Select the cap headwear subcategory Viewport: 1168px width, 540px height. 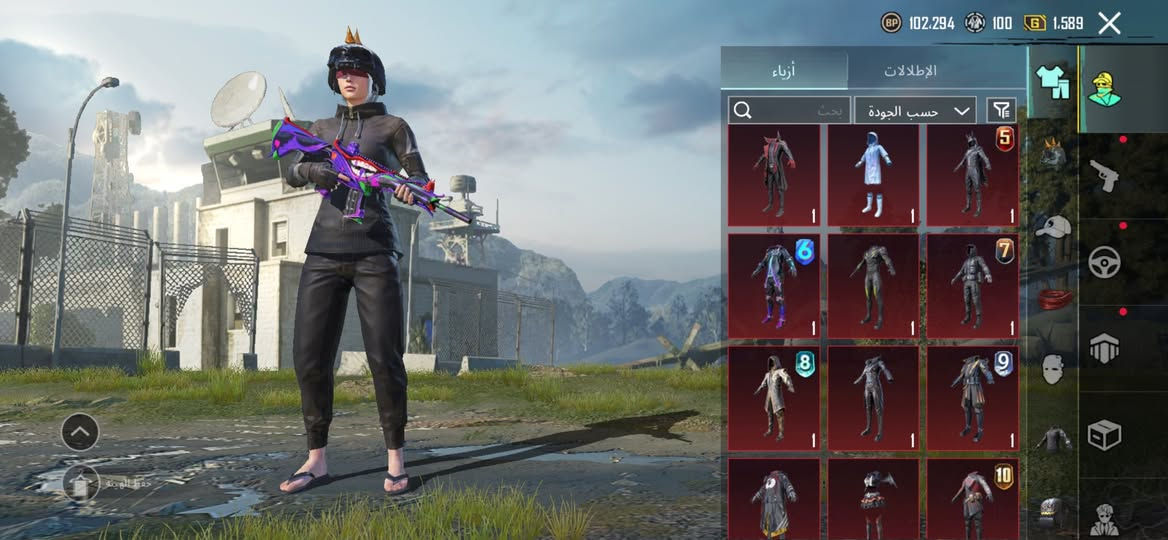(1050, 226)
